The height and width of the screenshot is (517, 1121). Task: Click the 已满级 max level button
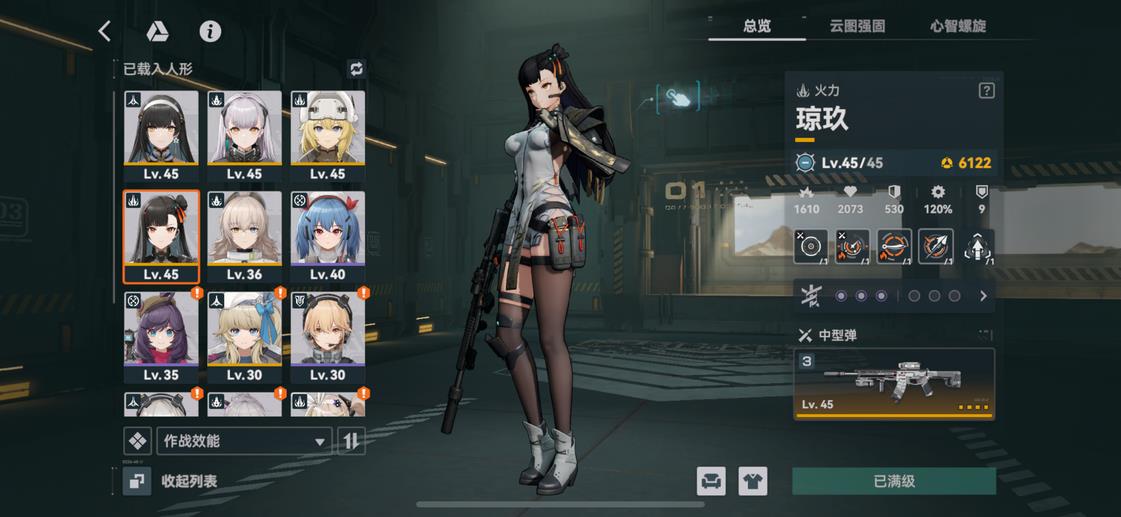click(x=894, y=481)
